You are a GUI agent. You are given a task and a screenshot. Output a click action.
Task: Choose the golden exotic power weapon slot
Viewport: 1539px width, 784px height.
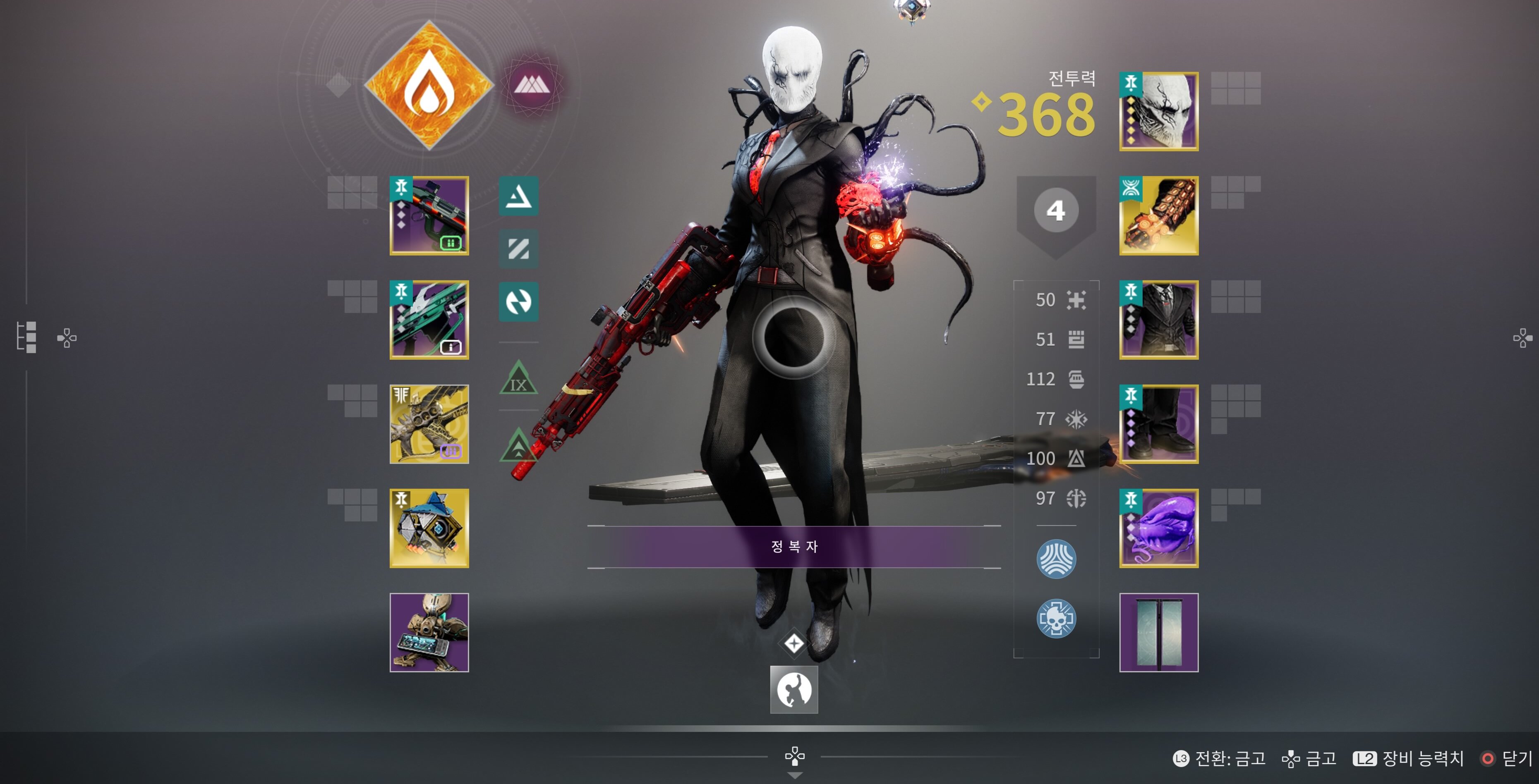429,424
